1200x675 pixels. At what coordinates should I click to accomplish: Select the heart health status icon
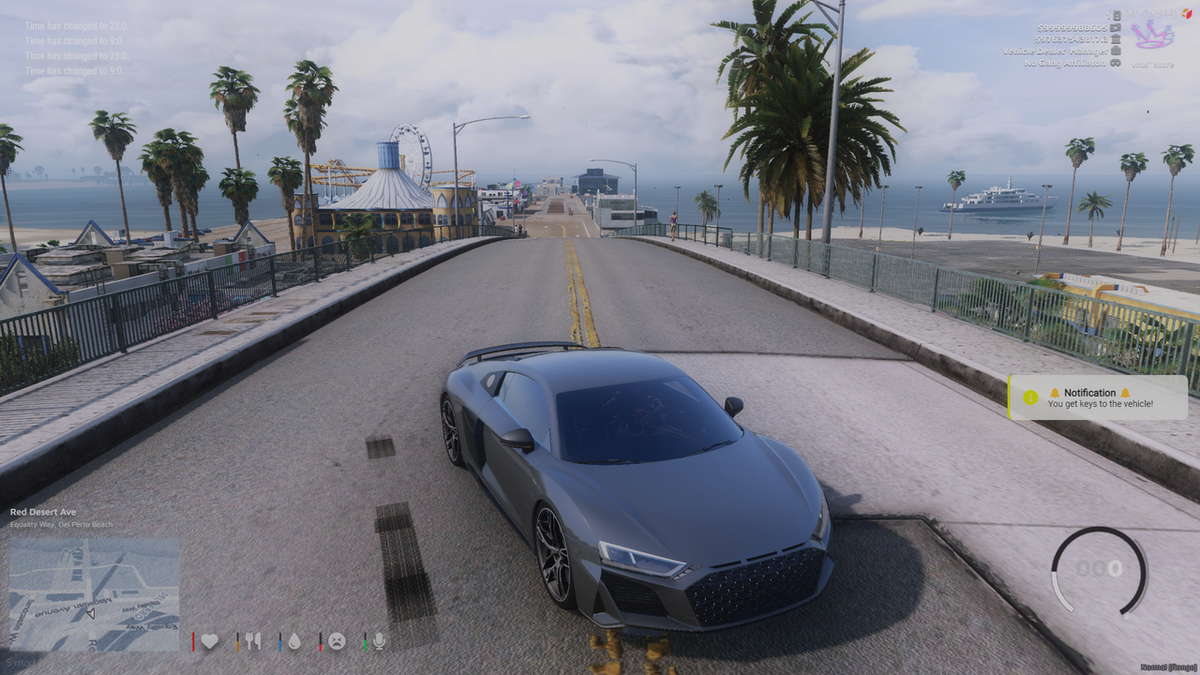point(209,642)
